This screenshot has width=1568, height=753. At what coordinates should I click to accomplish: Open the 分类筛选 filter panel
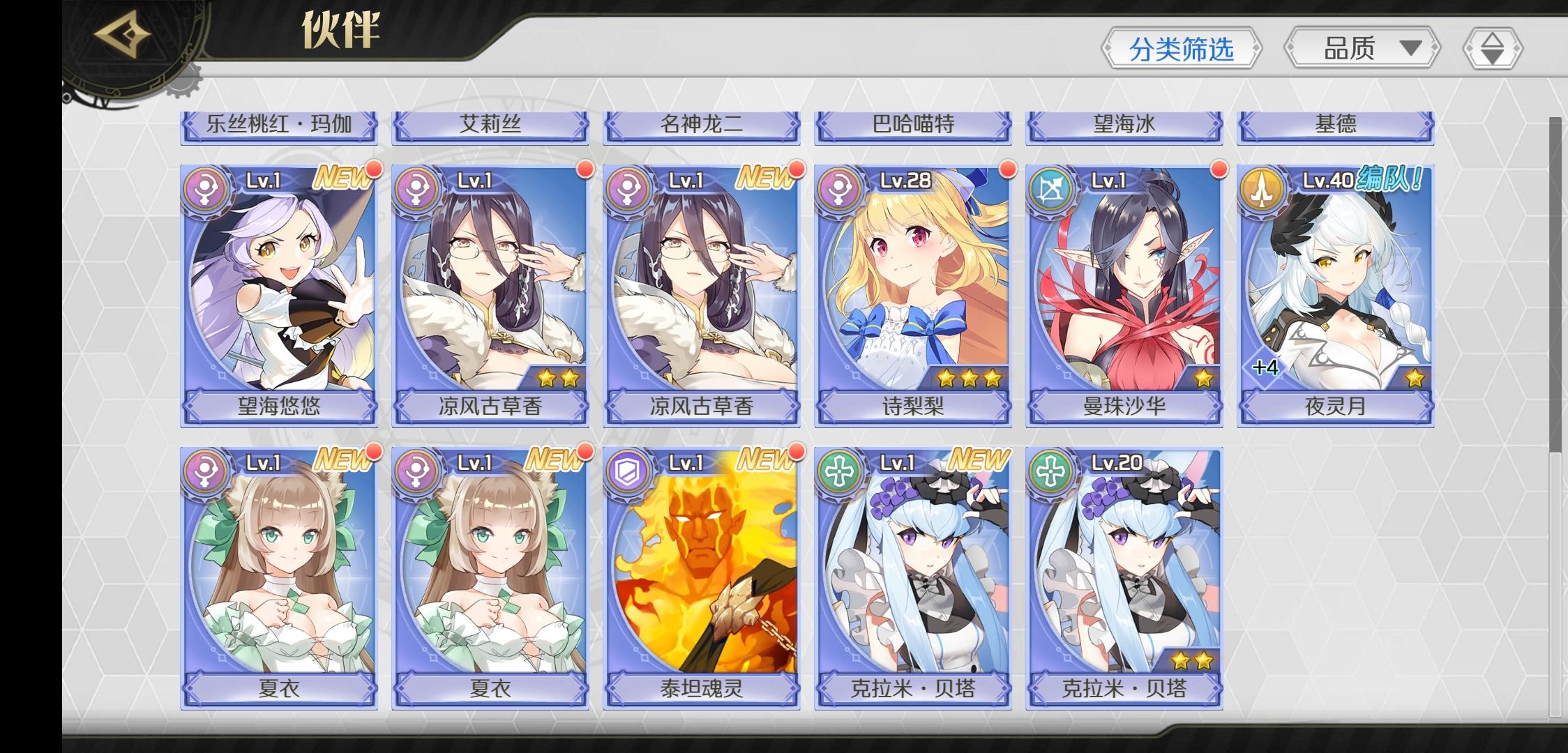click(x=1181, y=47)
